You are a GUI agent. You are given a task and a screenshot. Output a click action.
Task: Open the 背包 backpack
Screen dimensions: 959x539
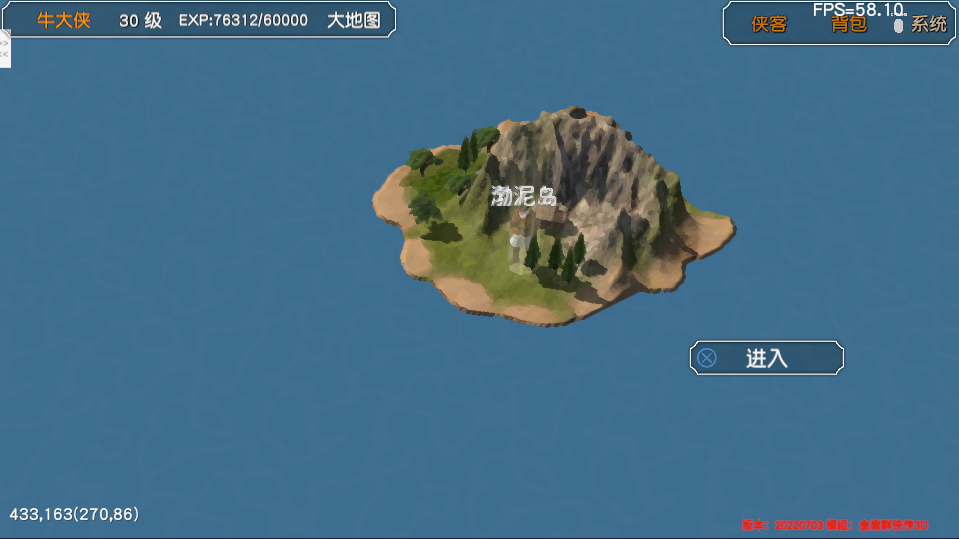849,24
